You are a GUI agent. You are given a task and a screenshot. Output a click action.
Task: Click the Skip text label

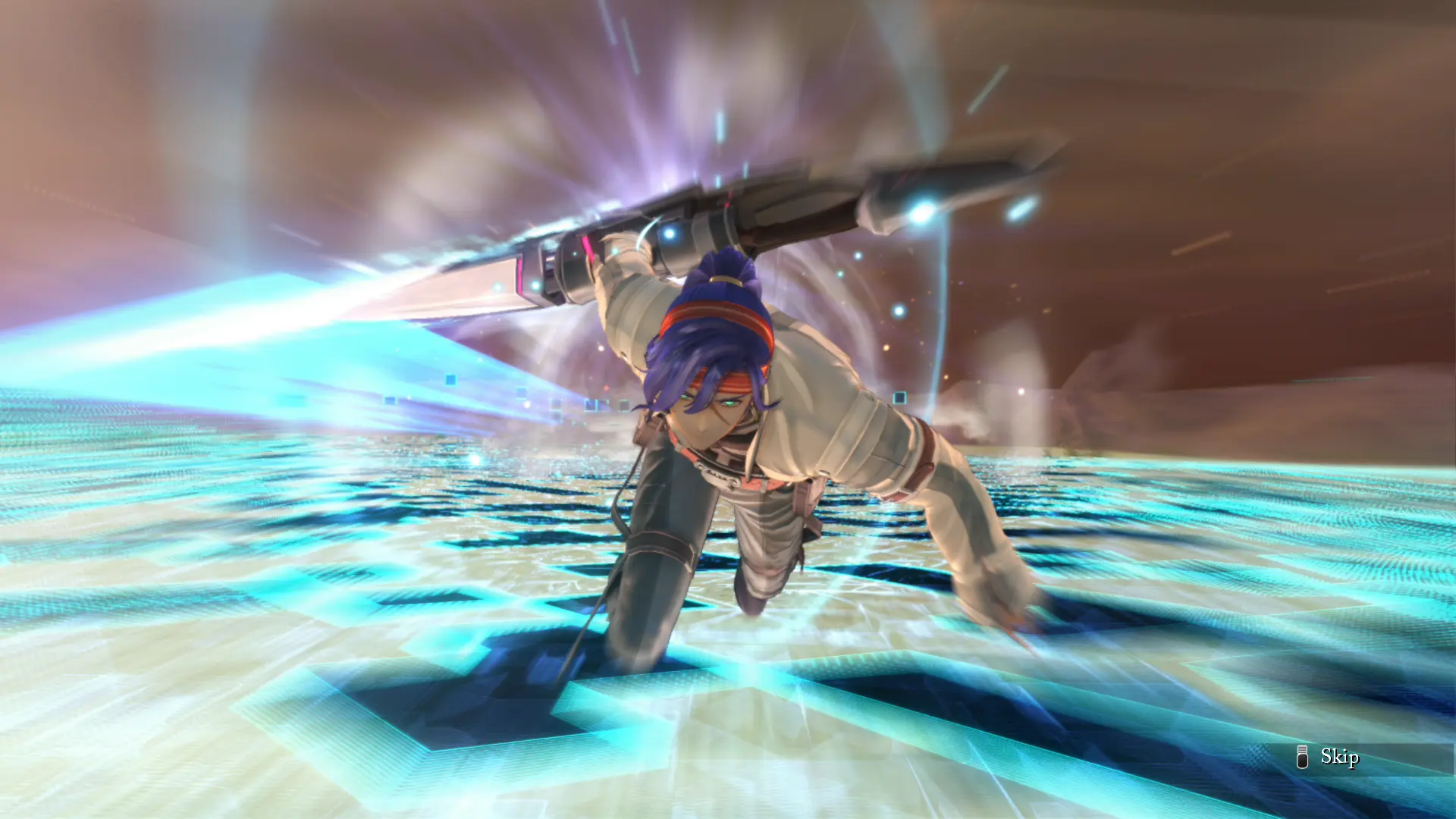(1340, 758)
